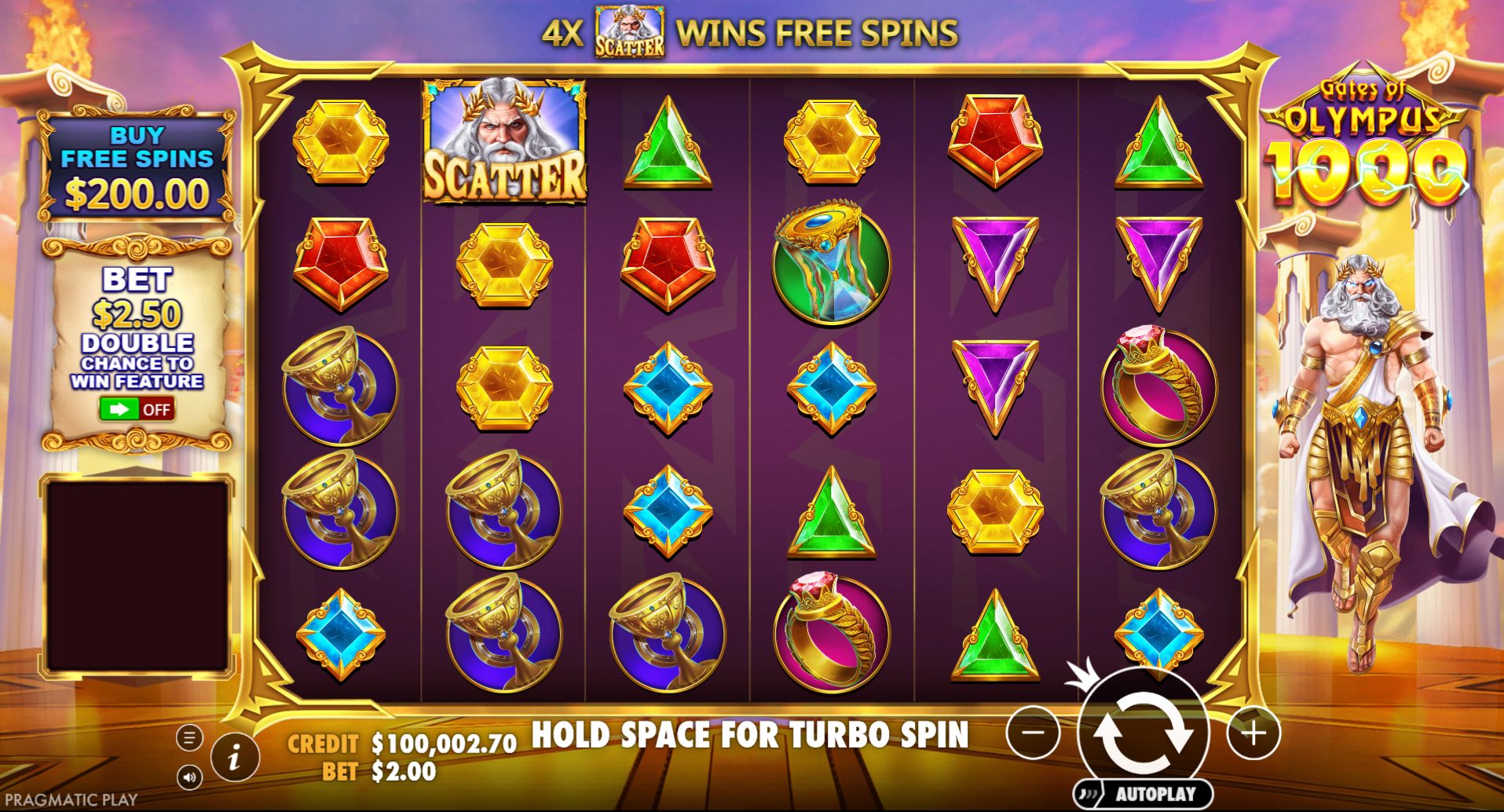This screenshot has width=1504, height=812.
Task: Open the Autoplay options
Action: 1144,794
